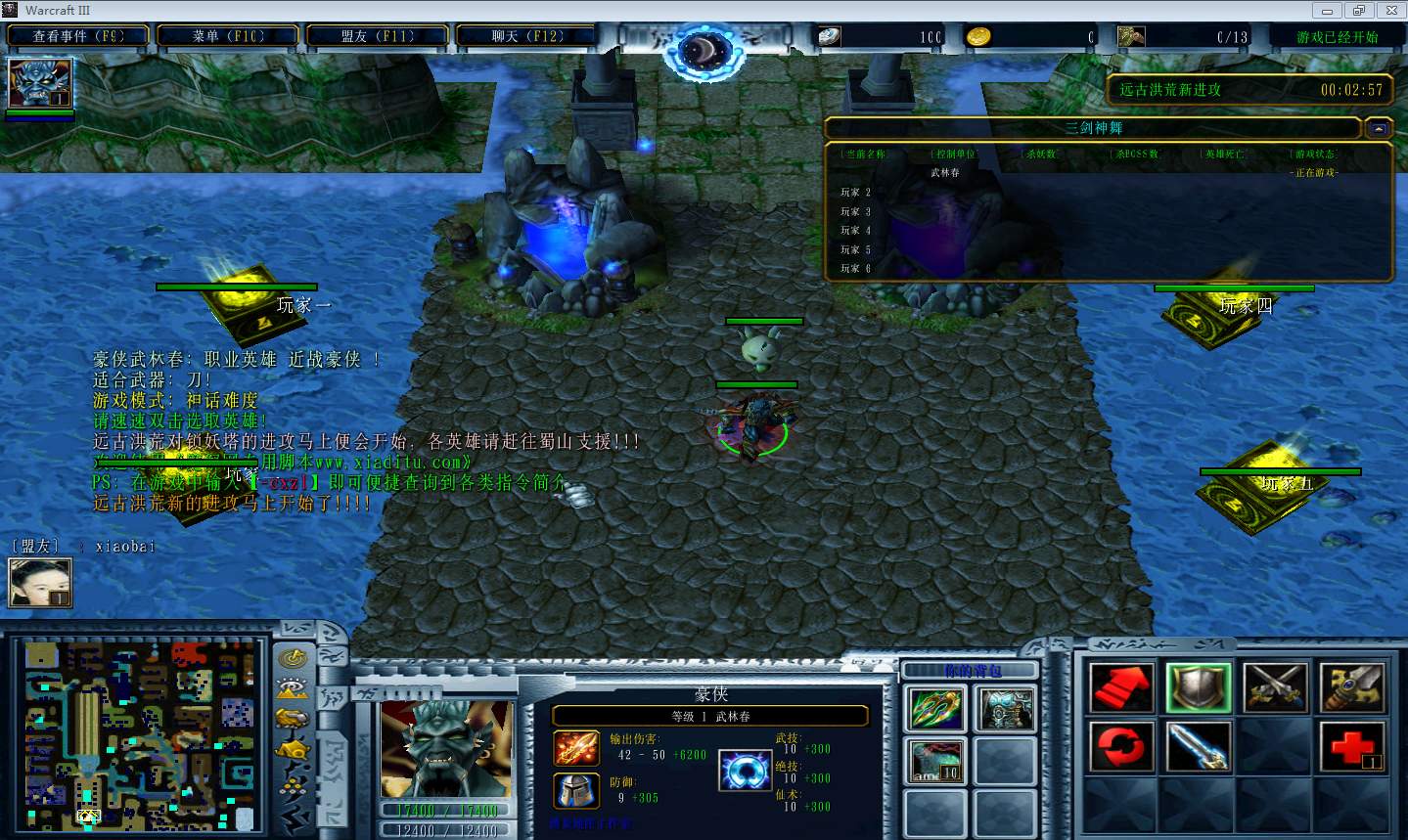Open the 聊天 (F12) chat log
Image resolution: width=1408 pixels, height=840 pixels.
click(527, 36)
